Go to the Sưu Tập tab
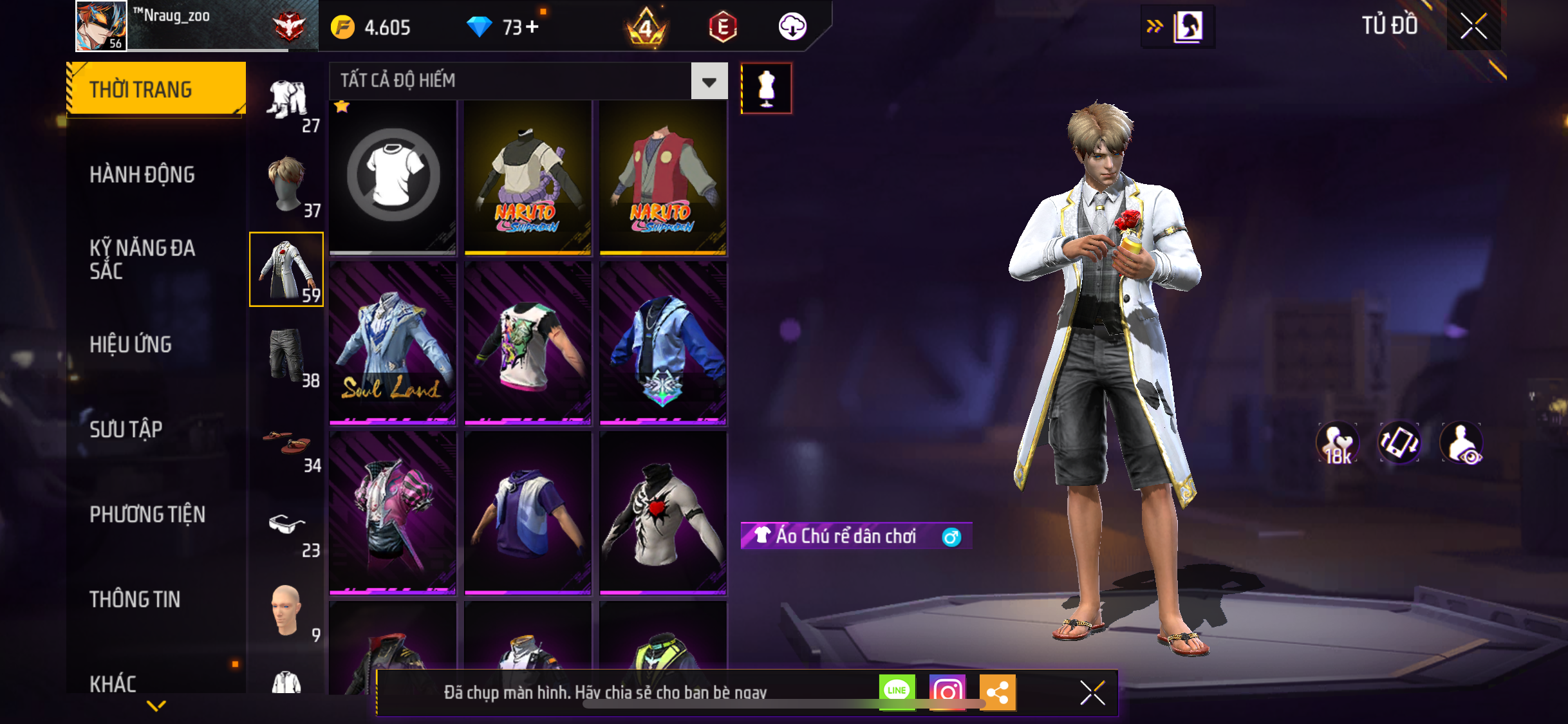This screenshot has width=1568, height=724. click(x=126, y=429)
